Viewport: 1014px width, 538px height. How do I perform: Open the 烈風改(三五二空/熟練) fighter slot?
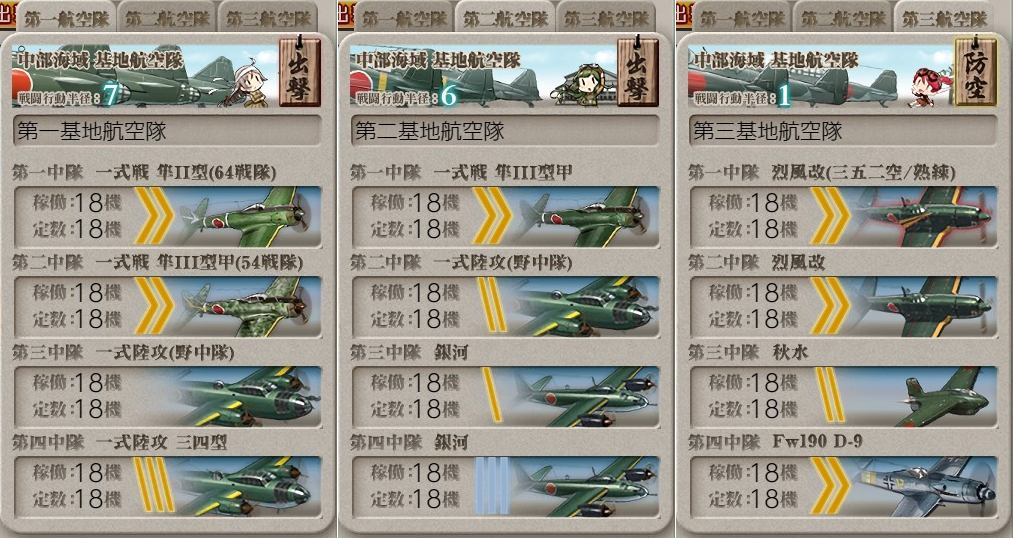click(842, 216)
